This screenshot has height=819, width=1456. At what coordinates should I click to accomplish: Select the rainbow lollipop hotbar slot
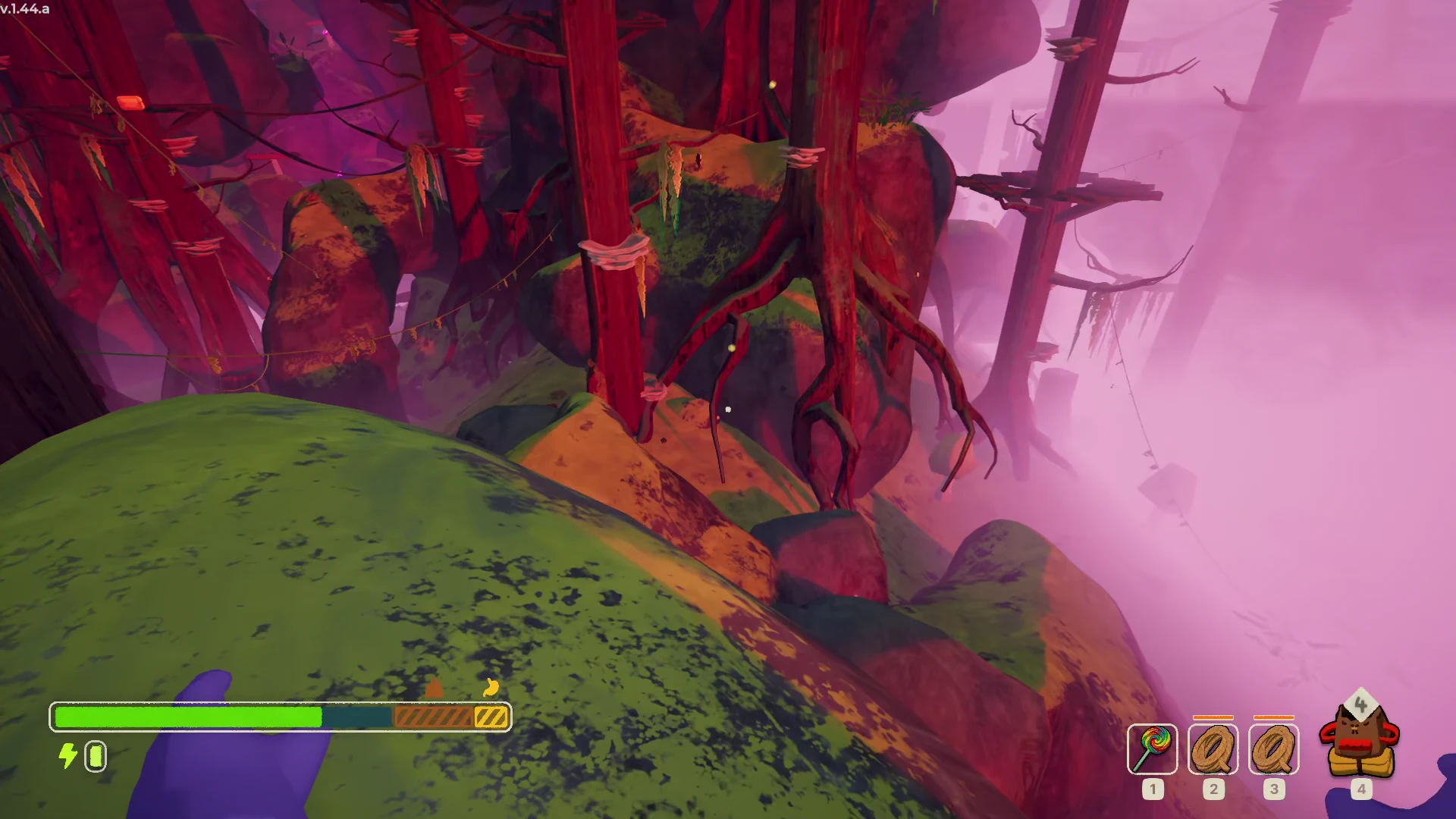coord(1152,749)
